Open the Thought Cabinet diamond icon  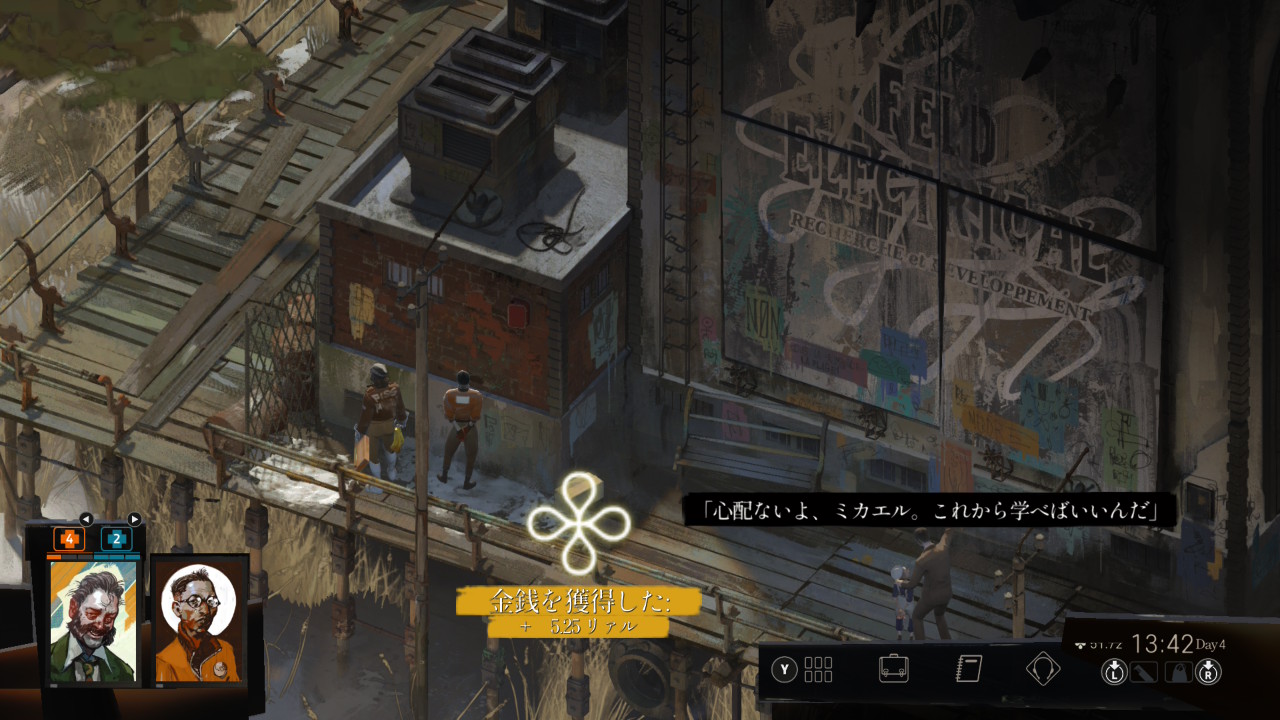1043,668
